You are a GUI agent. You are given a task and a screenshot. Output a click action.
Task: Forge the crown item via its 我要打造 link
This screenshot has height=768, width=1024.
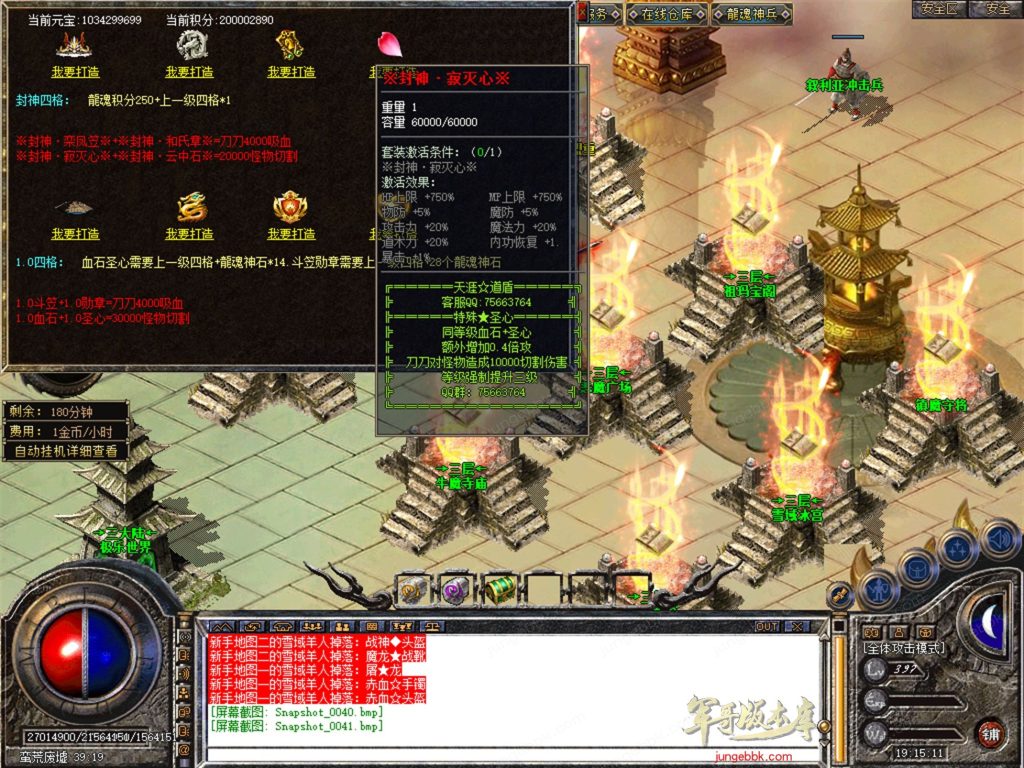tap(75, 72)
